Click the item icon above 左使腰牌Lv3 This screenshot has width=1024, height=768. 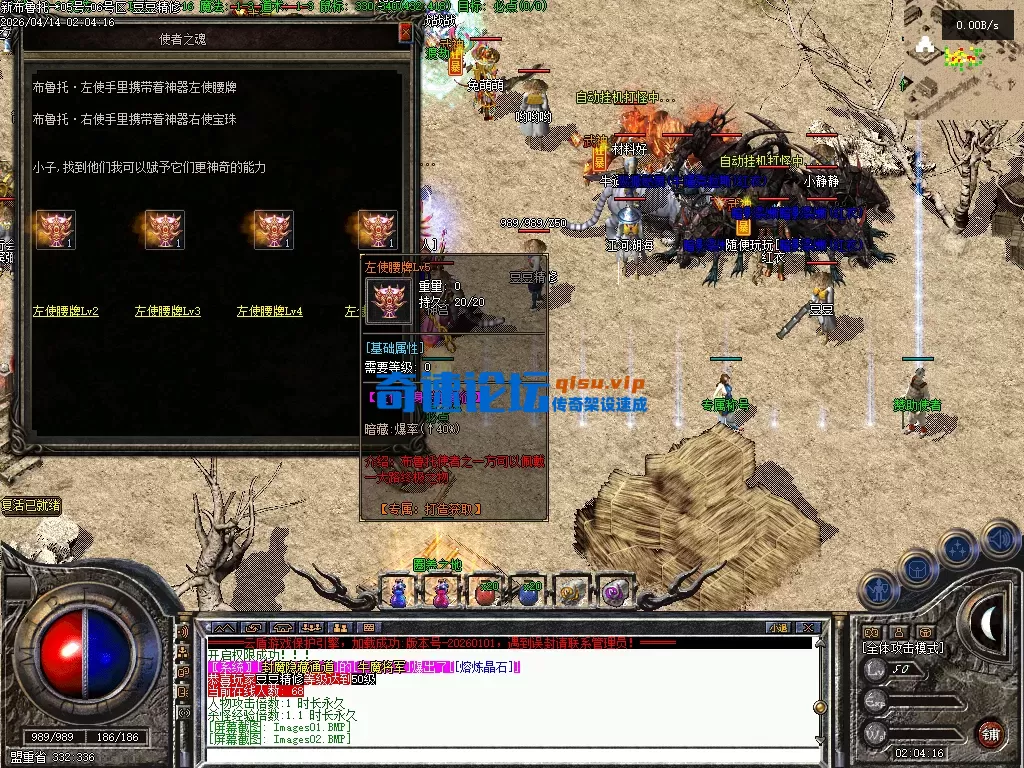(x=165, y=230)
